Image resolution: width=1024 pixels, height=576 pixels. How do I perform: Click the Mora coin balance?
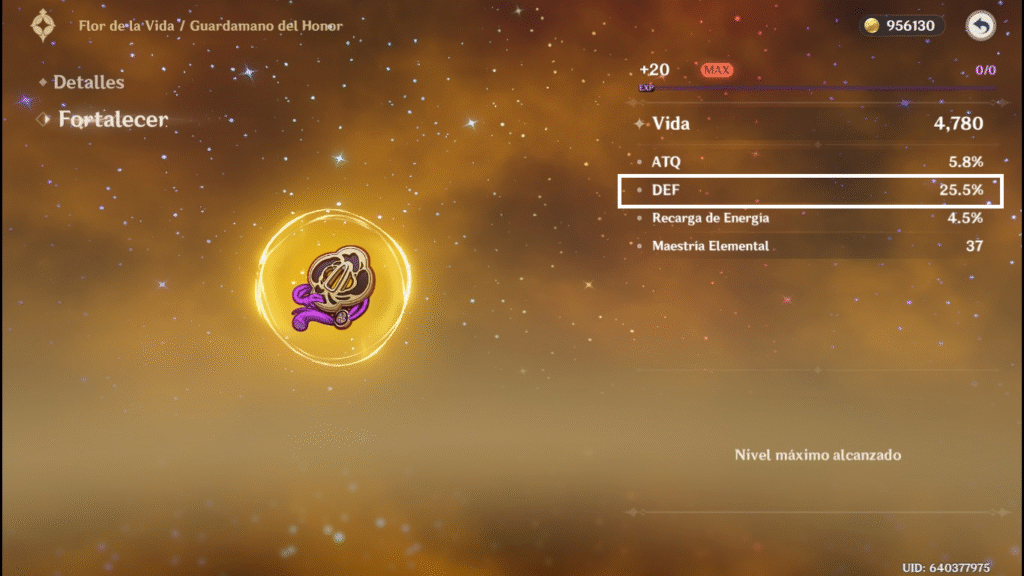(x=902, y=27)
